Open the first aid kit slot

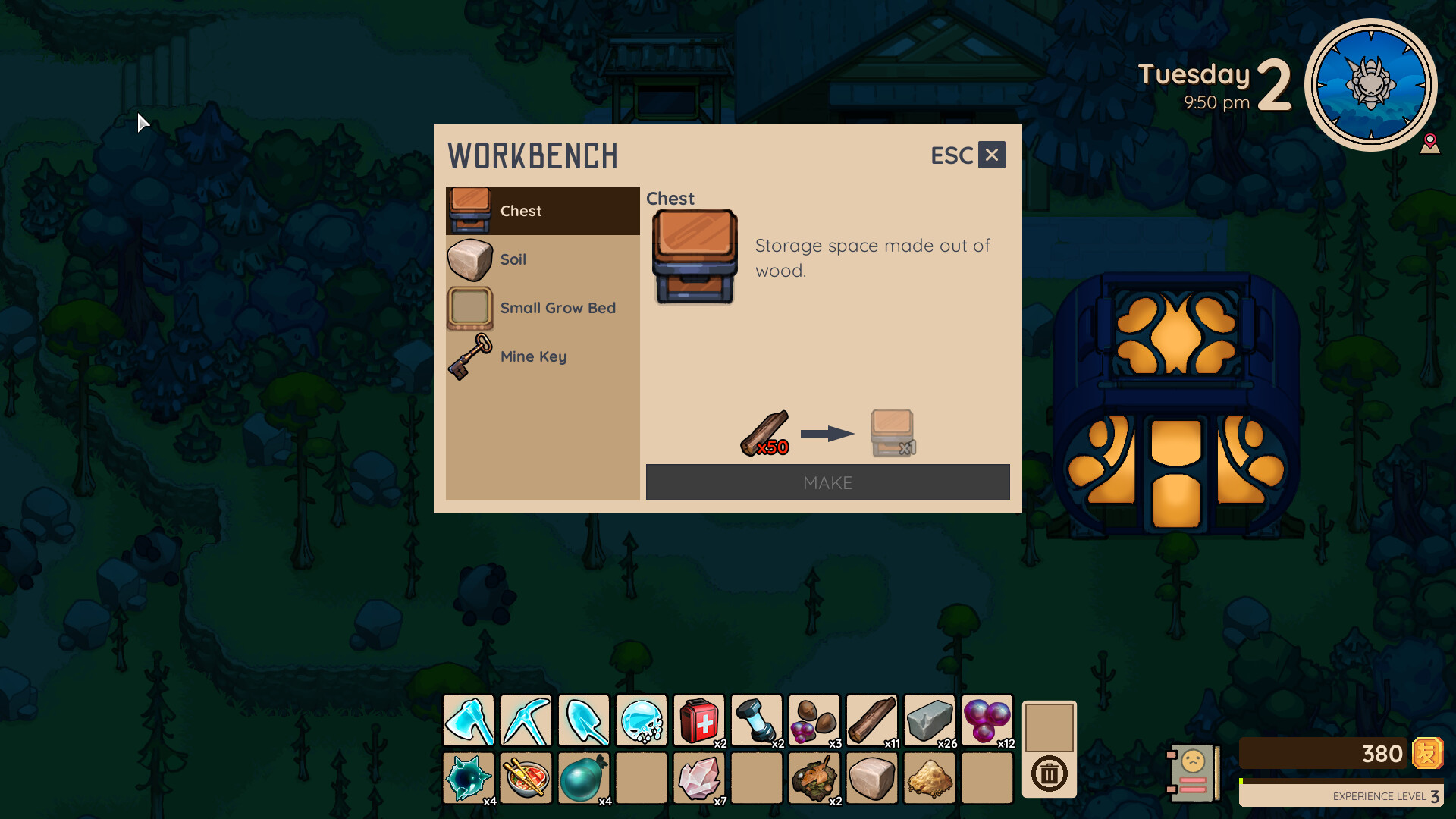[699, 720]
